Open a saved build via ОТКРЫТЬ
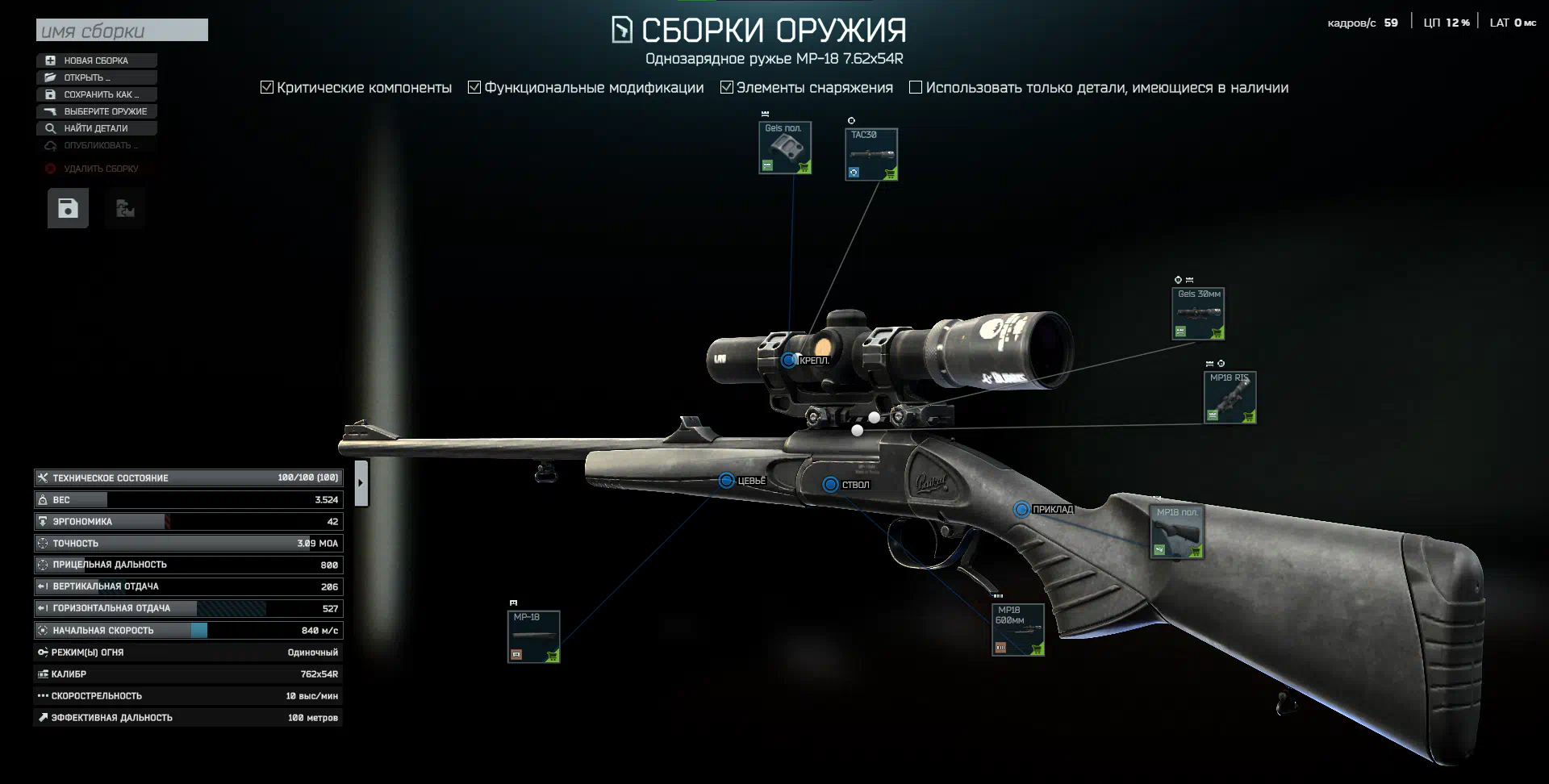The image size is (1549, 784). 96,77
